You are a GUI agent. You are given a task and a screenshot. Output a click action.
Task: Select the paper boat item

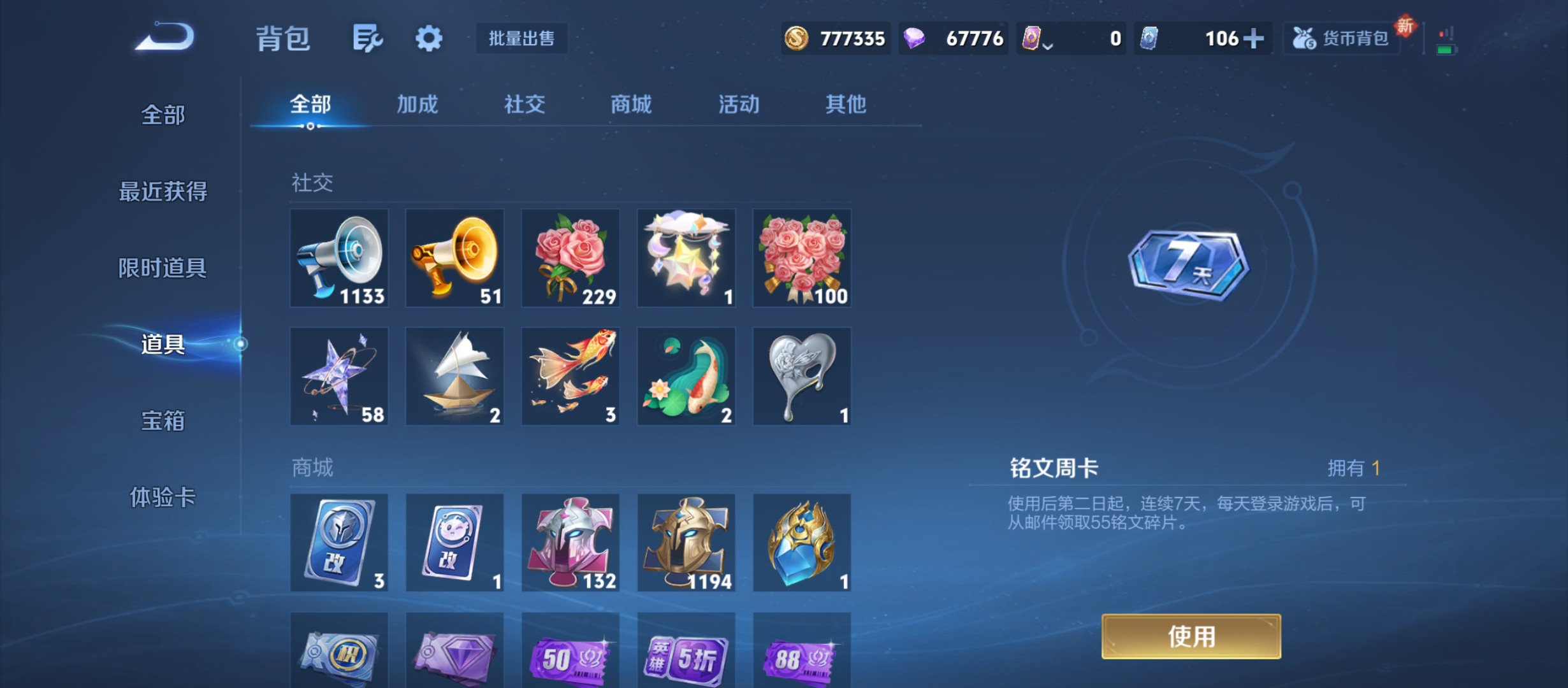tap(455, 375)
